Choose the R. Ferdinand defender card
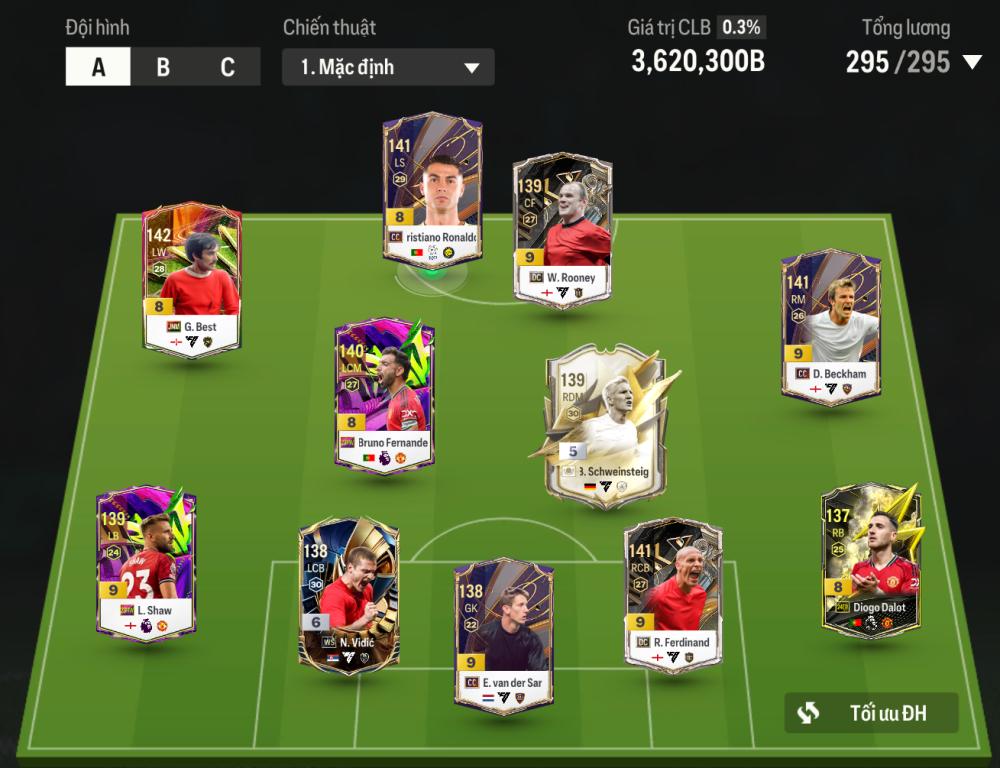 [x=673, y=594]
